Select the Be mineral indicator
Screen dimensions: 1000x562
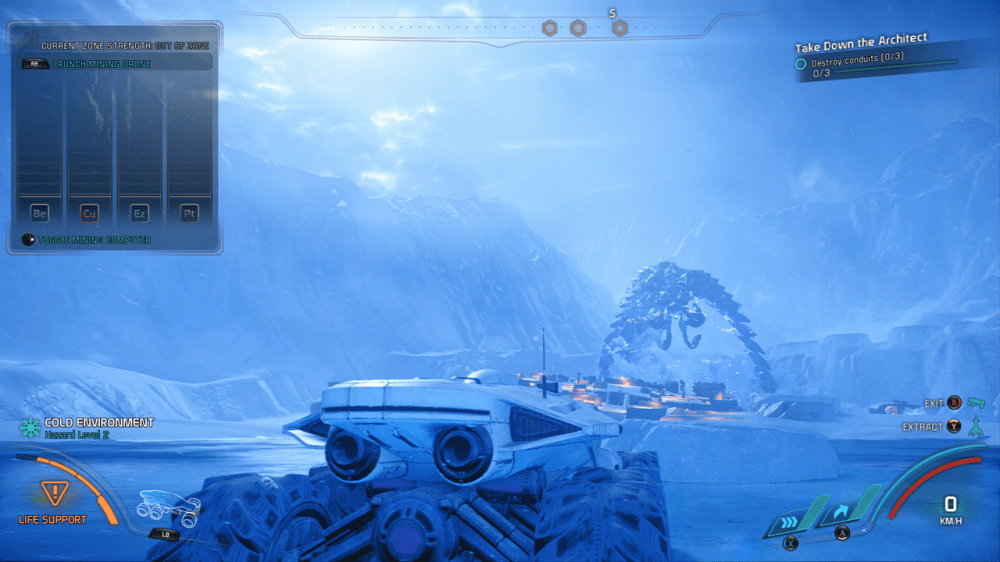[40, 213]
